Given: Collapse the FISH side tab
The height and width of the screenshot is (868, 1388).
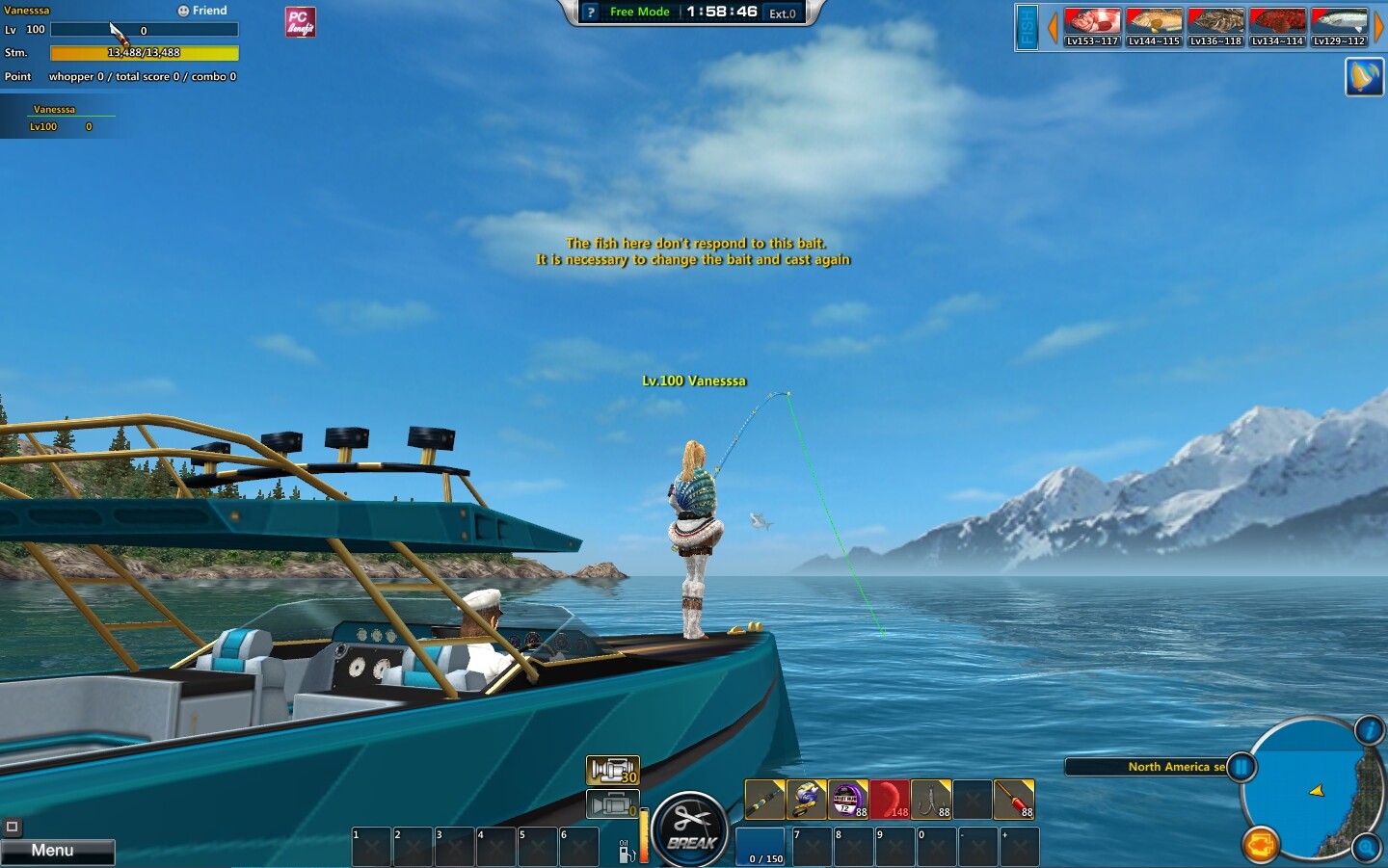Looking at the screenshot, I should pyautogui.click(x=1026, y=27).
